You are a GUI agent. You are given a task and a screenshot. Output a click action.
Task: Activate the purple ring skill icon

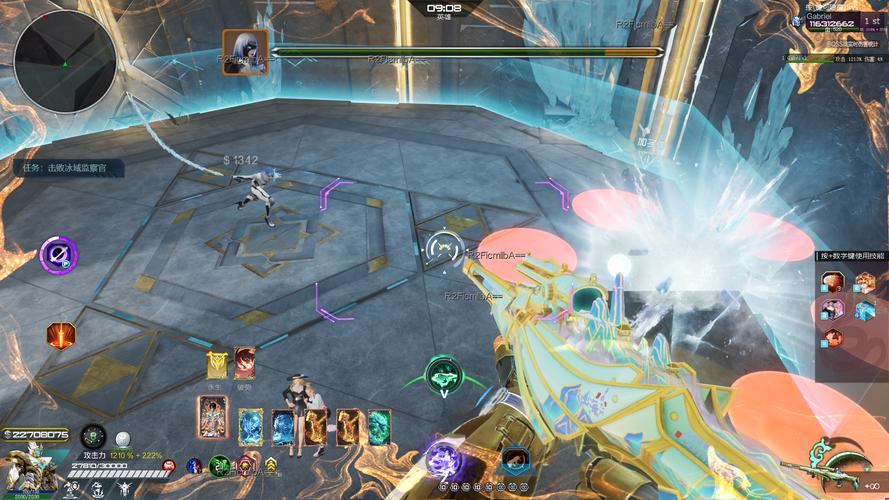tap(59, 254)
